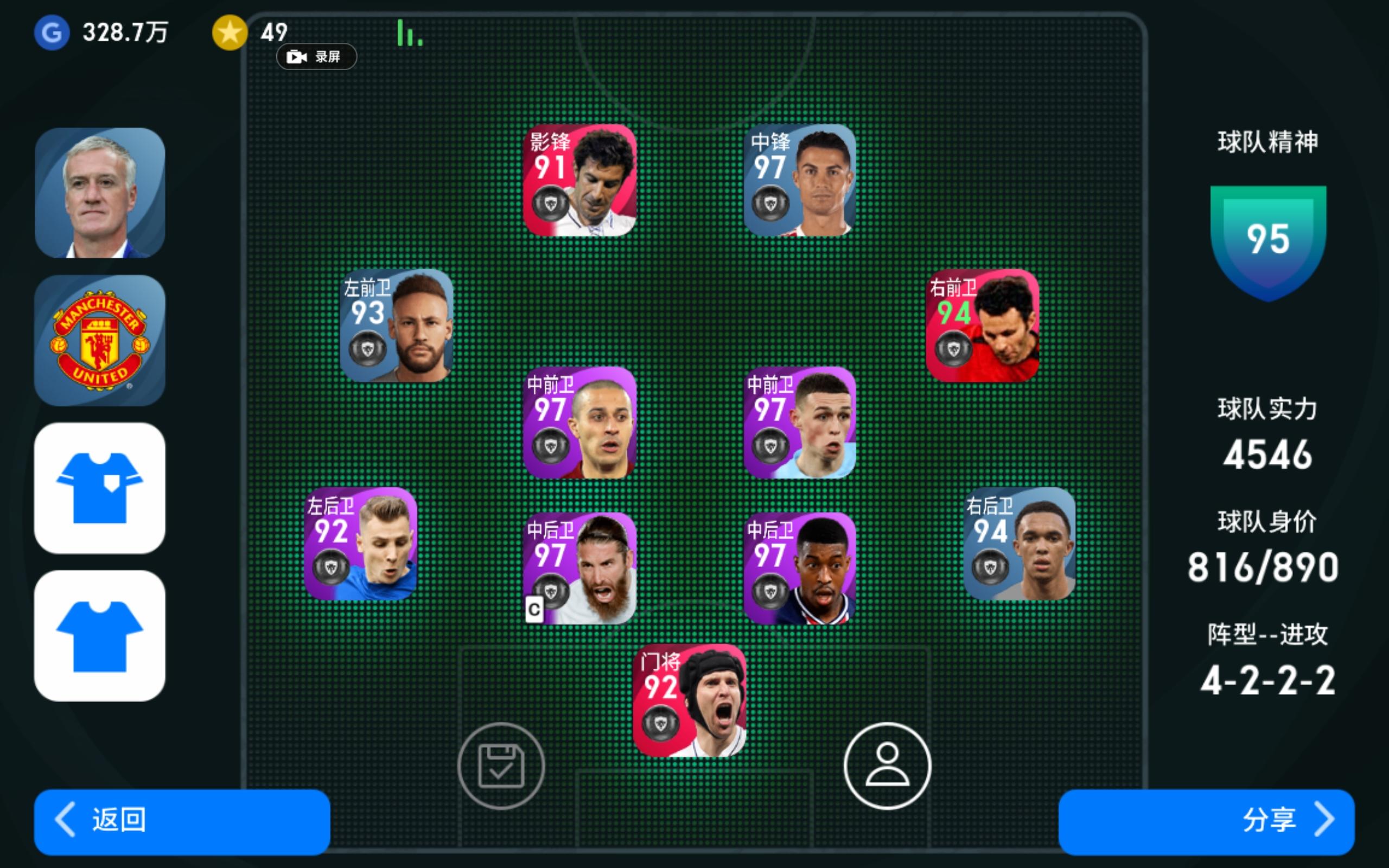Click the green signal strength bars
Image resolution: width=1389 pixels, height=868 pixels.
(409, 34)
